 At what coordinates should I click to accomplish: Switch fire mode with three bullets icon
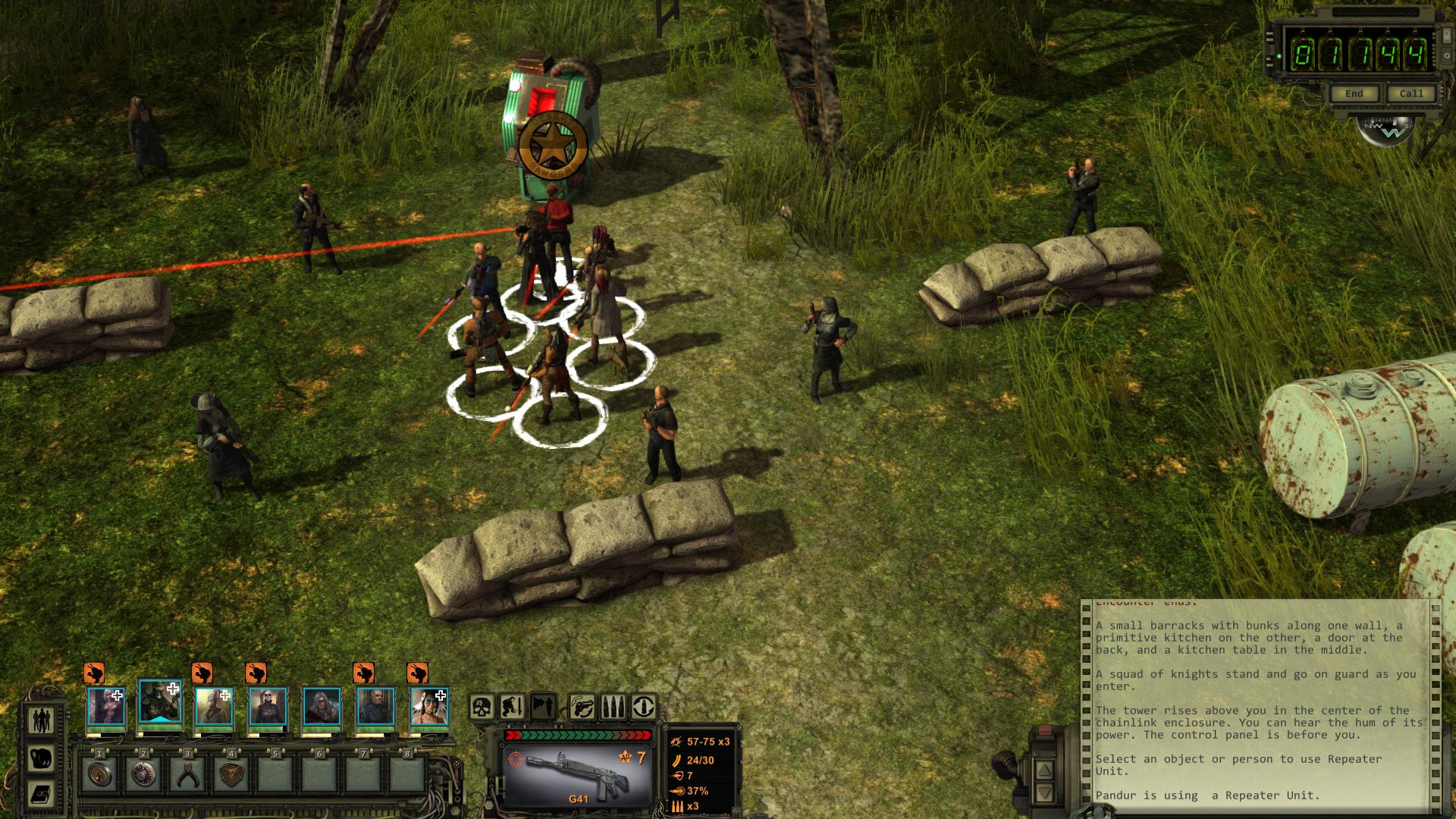613,708
